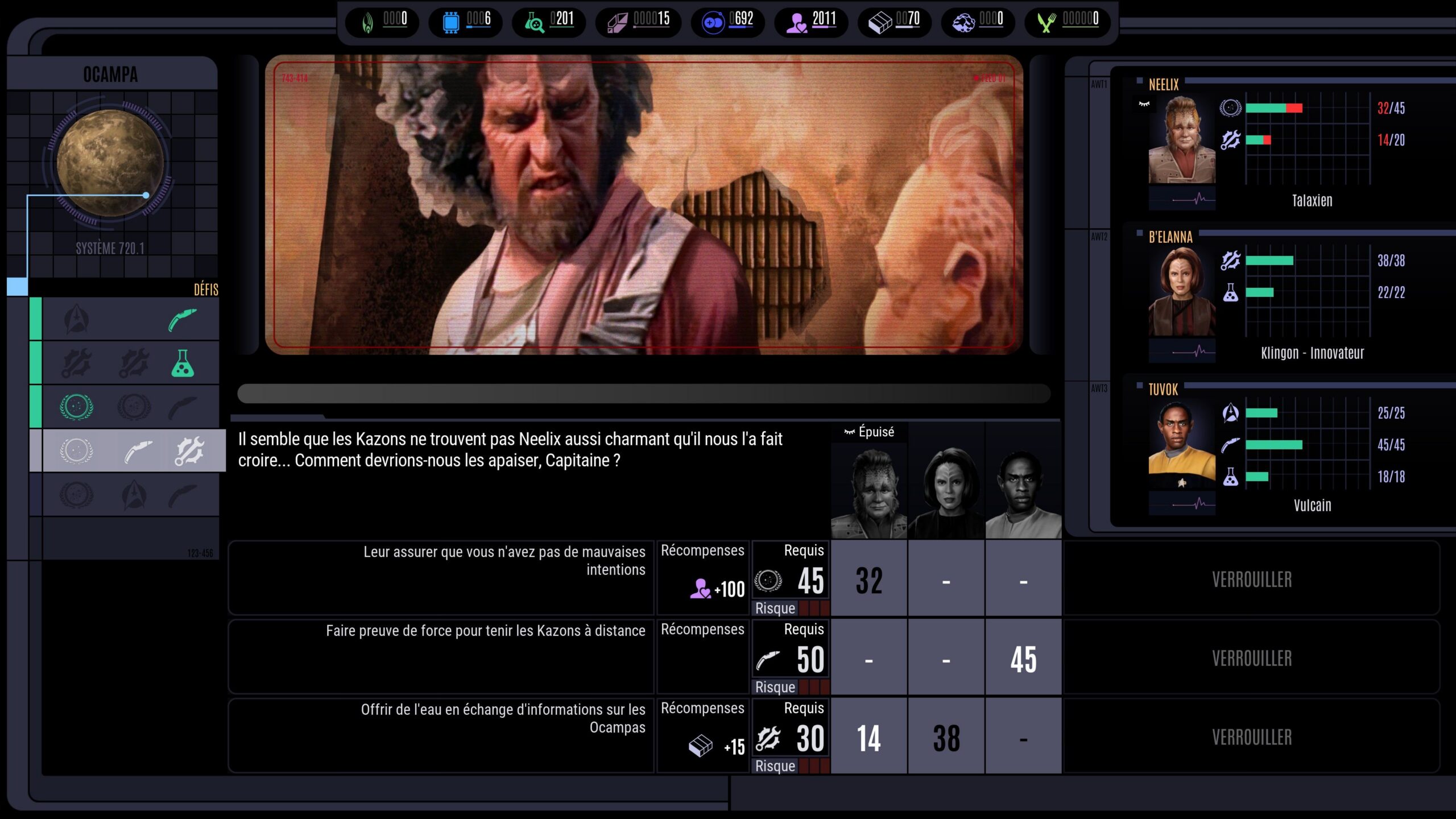The image size is (1456, 819).
Task: Choose "Leur assurer que vous n'avez pas de mauvaises intentions"
Action: [x=441, y=578]
